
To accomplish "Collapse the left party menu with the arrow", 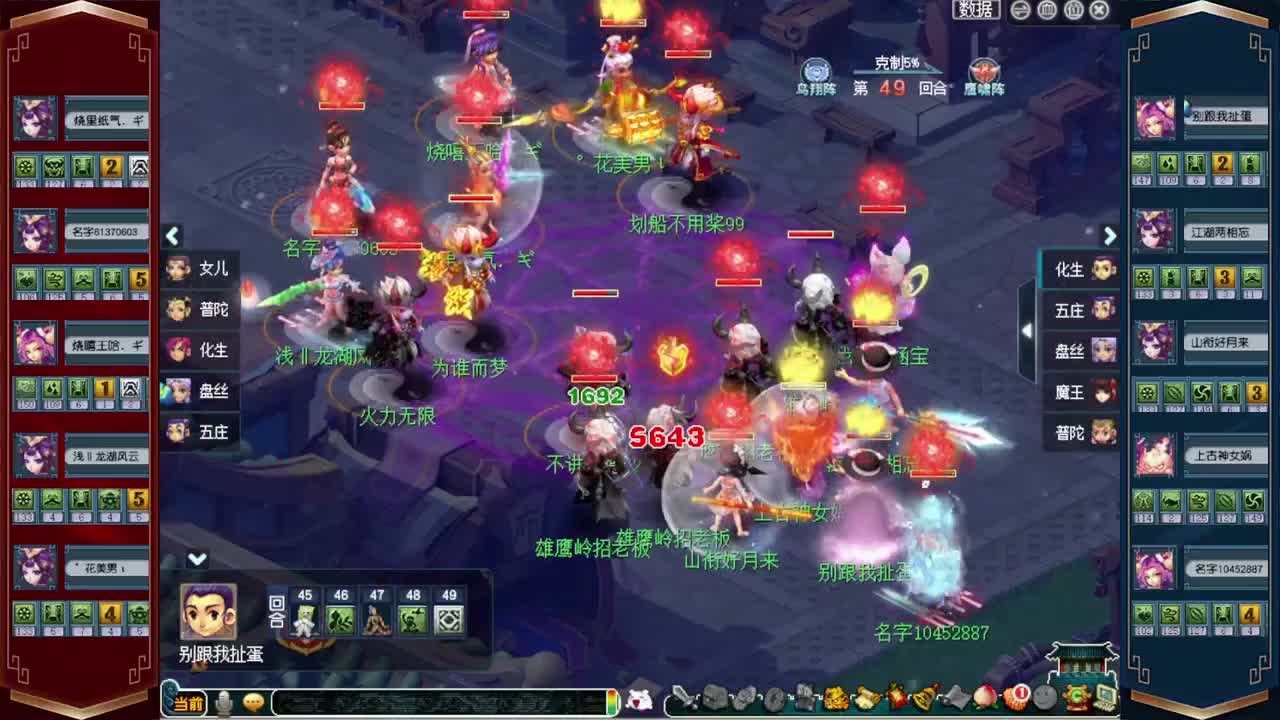I will [x=172, y=236].
